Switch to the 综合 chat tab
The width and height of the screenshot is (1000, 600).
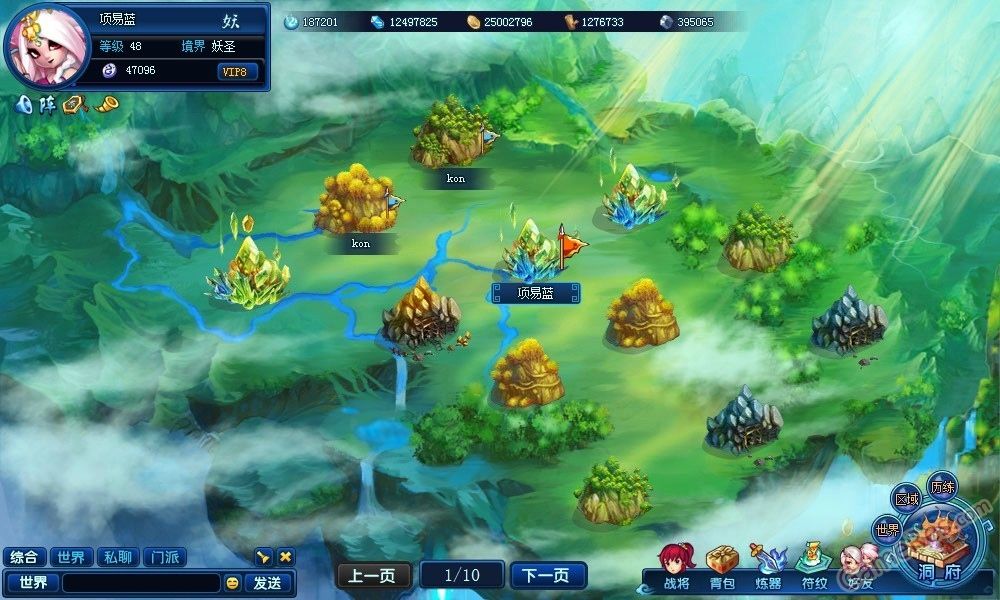click(24, 557)
